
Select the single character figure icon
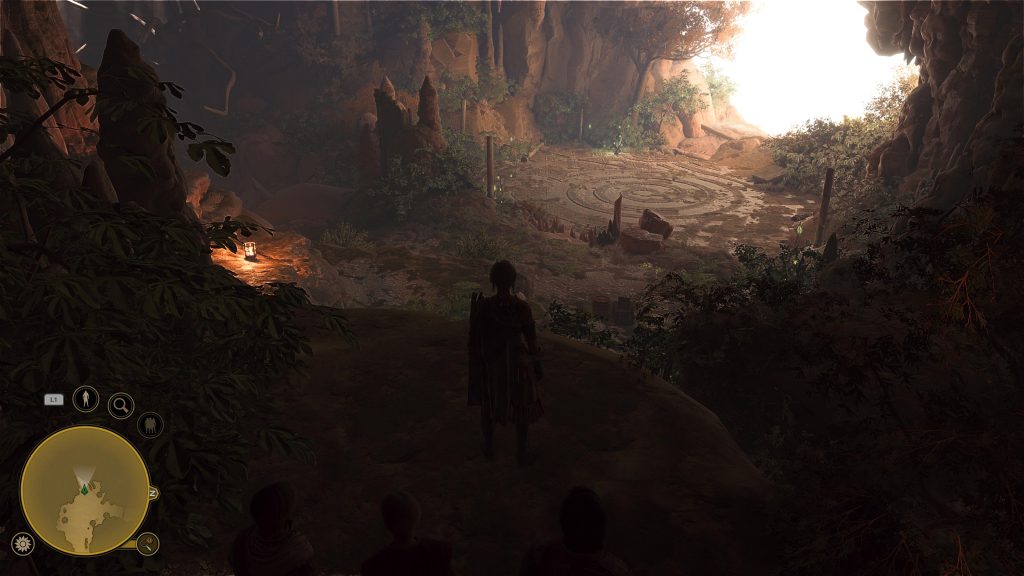[87, 399]
